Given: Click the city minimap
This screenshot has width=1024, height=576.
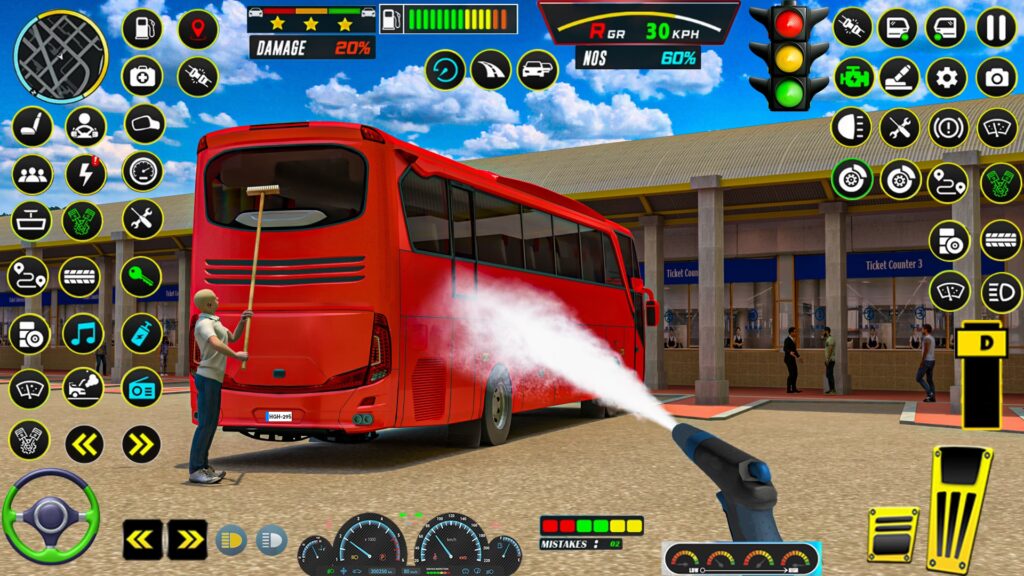Looking at the screenshot, I should pyautogui.click(x=60, y=57).
